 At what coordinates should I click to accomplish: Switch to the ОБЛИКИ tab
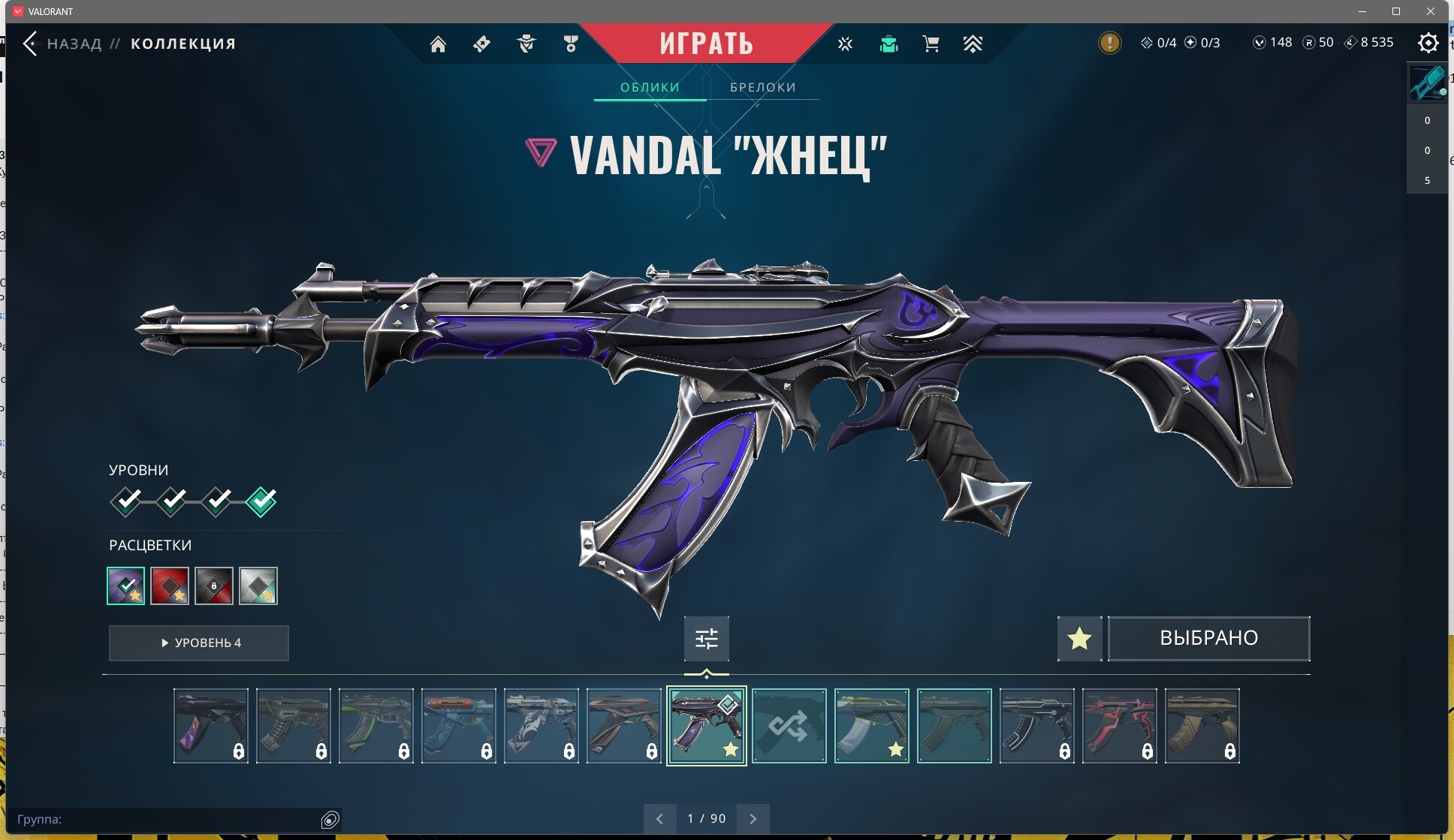650,87
